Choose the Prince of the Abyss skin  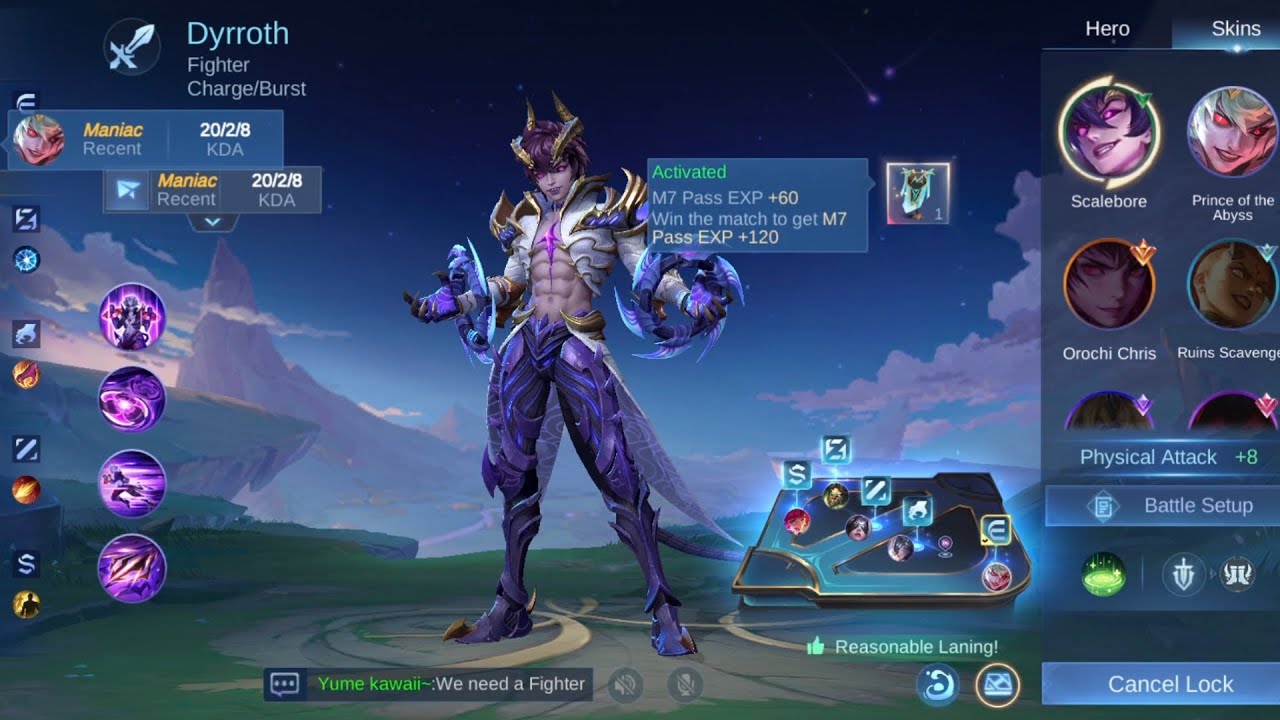coord(1233,134)
